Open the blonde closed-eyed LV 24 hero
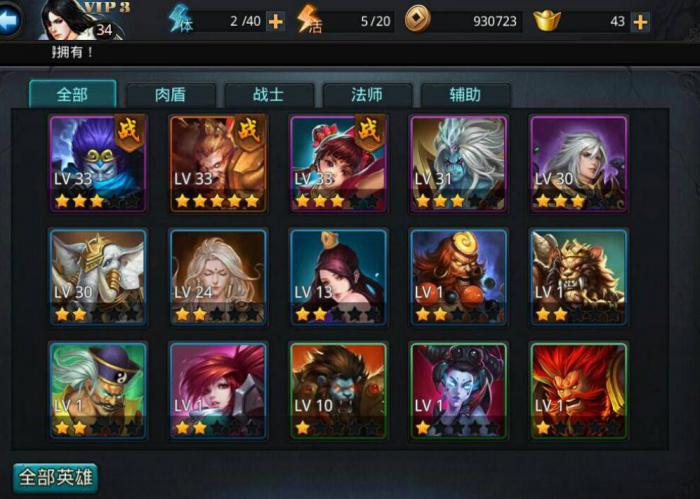The width and height of the screenshot is (700, 499). click(x=218, y=276)
